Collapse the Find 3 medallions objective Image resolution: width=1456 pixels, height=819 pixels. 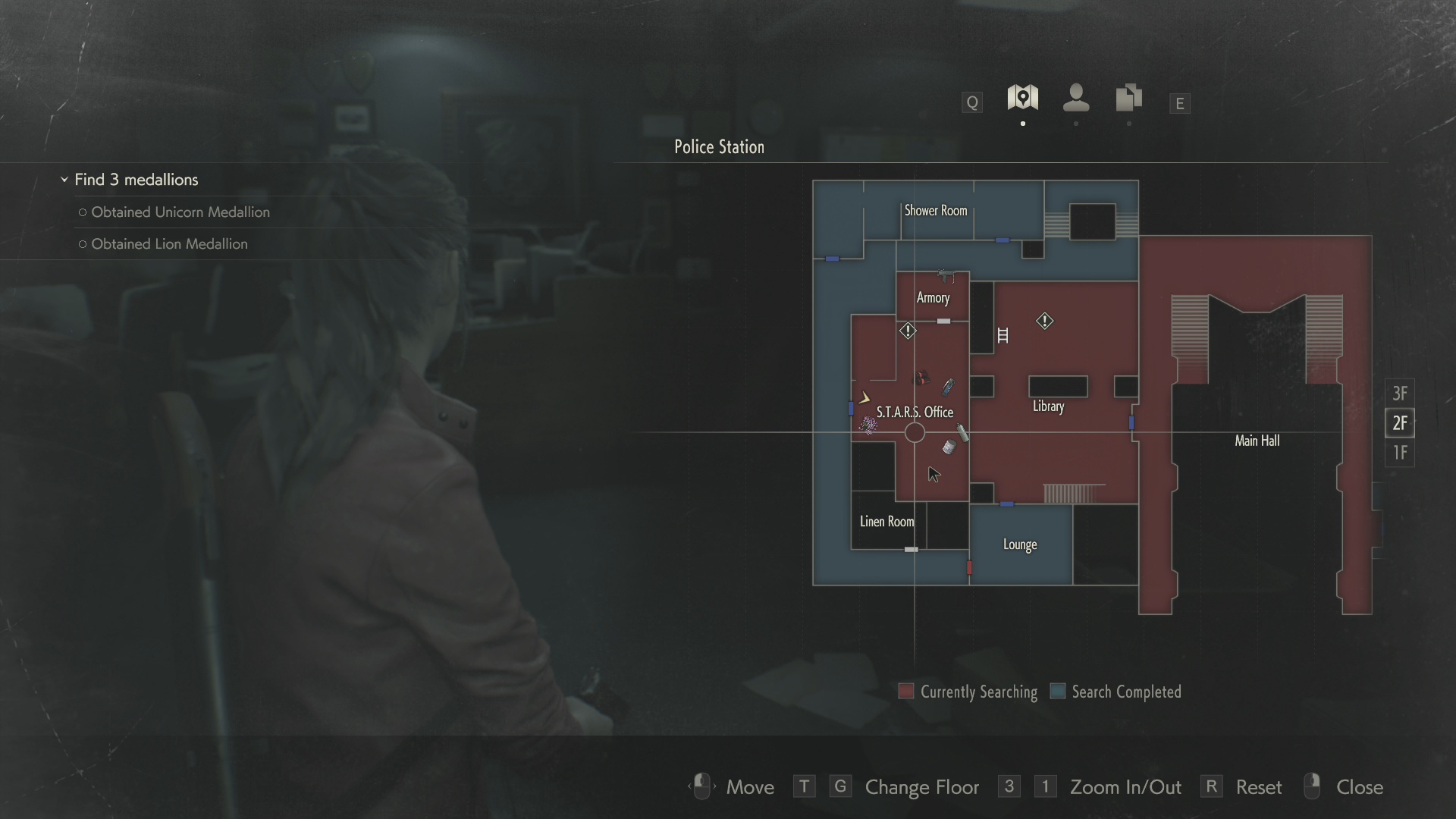pos(64,180)
